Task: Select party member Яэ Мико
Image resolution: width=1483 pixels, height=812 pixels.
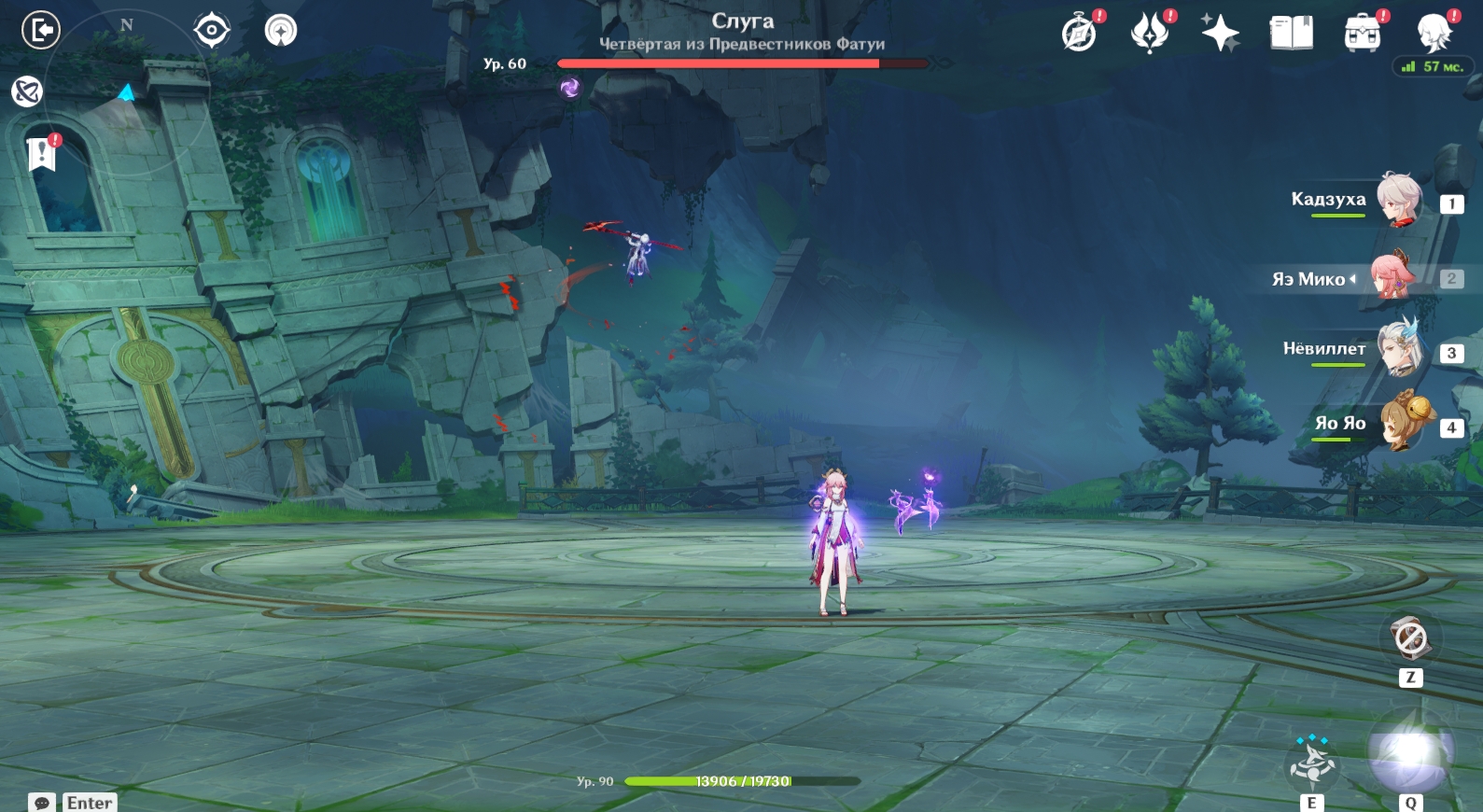Action: tap(1392, 276)
